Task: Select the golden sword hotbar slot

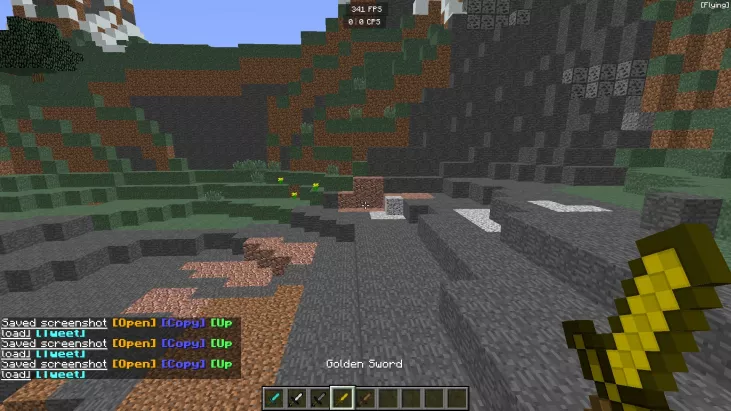Action: point(343,398)
